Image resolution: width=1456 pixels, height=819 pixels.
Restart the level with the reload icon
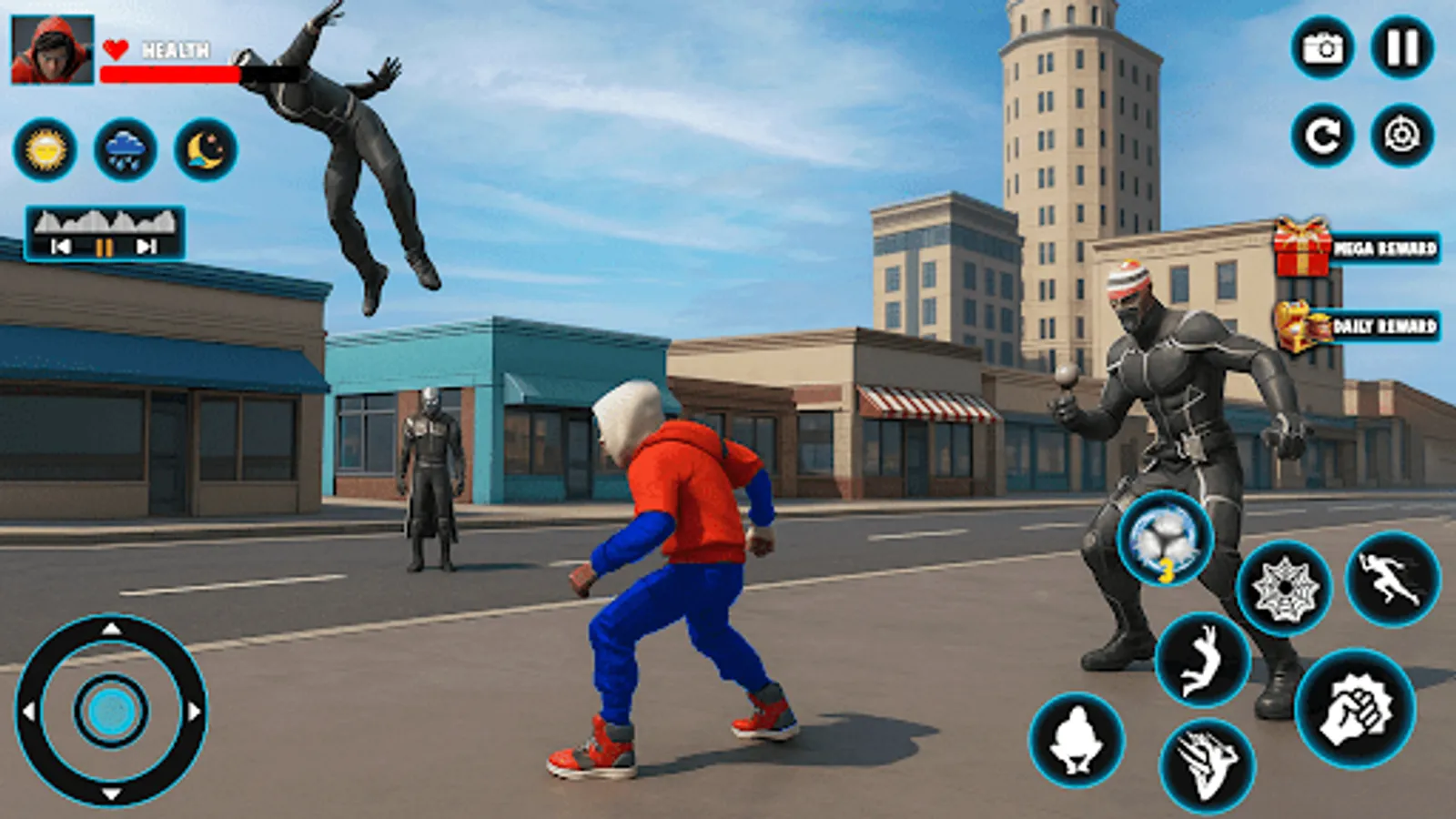click(1321, 136)
